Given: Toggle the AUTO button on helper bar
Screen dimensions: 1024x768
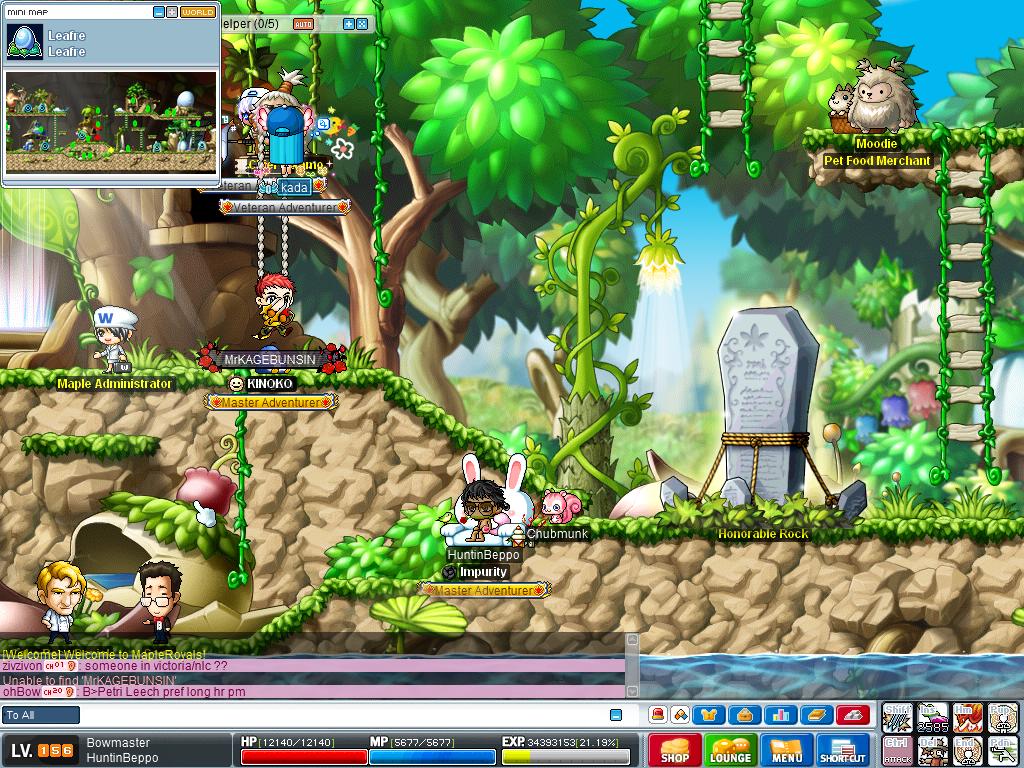Looking at the screenshot, I should (303, 23).
